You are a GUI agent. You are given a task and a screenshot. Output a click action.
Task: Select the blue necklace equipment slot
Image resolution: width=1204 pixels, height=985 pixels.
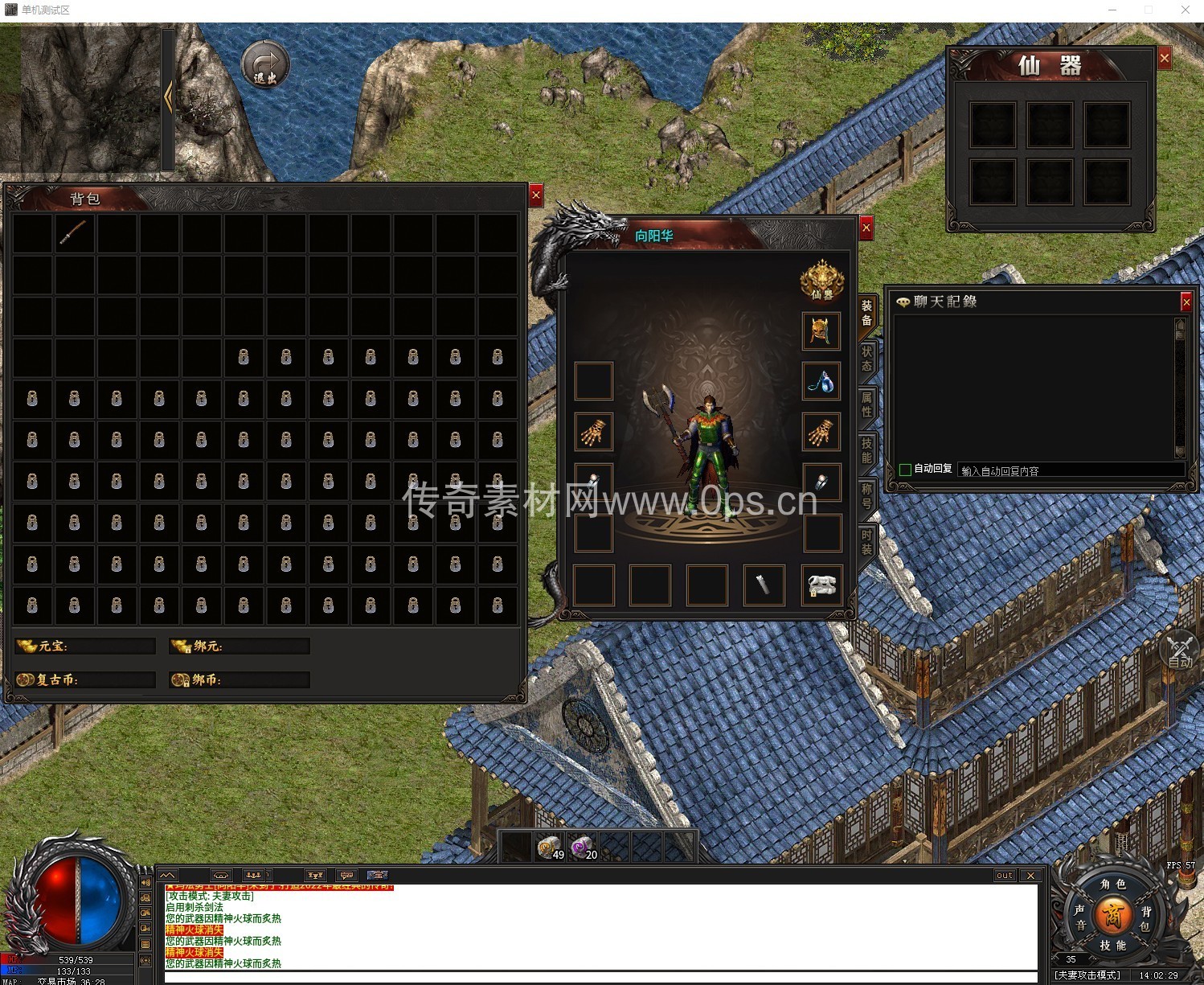(x=821, y=382)
